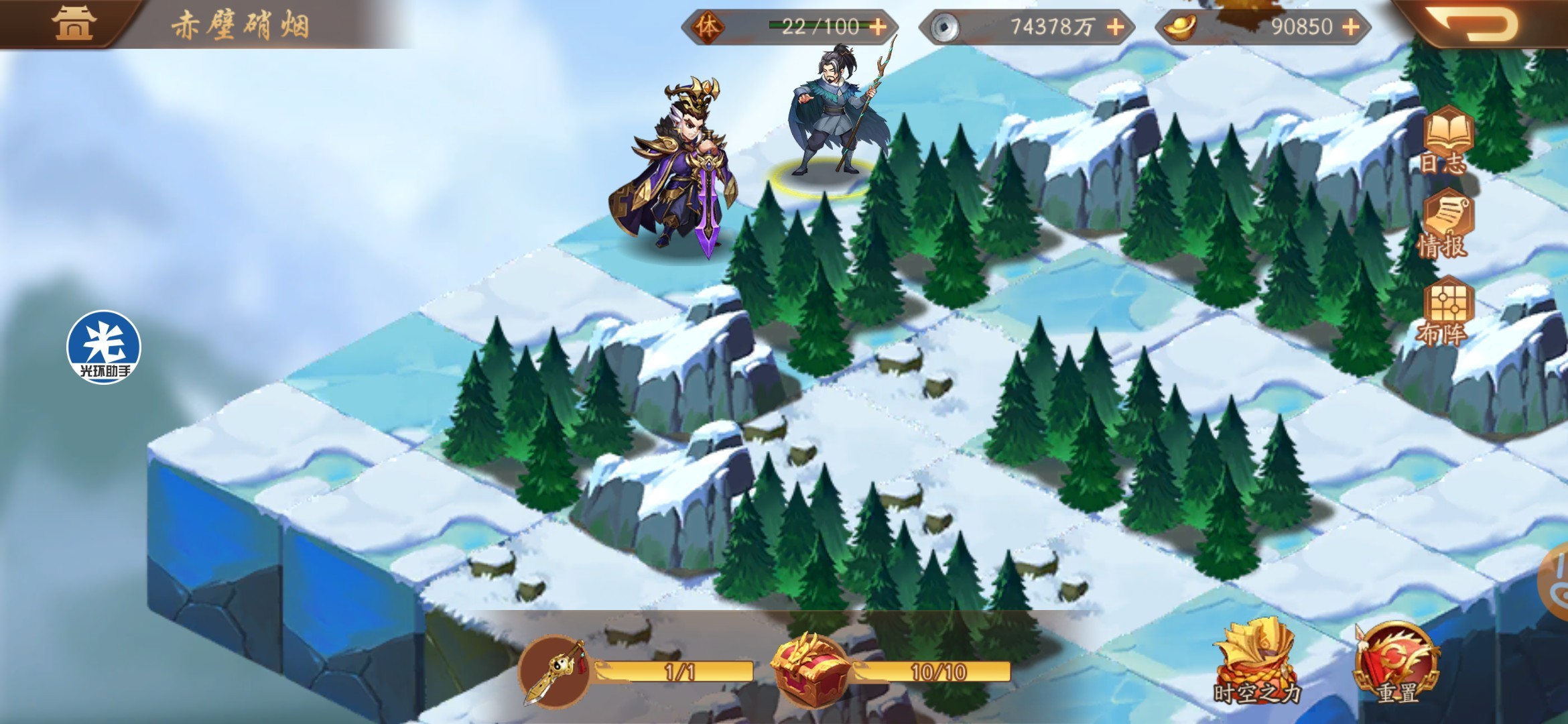The image size is (1568, 724).
Task: Add stamina with the plus button
Action: tap(877, 27)
